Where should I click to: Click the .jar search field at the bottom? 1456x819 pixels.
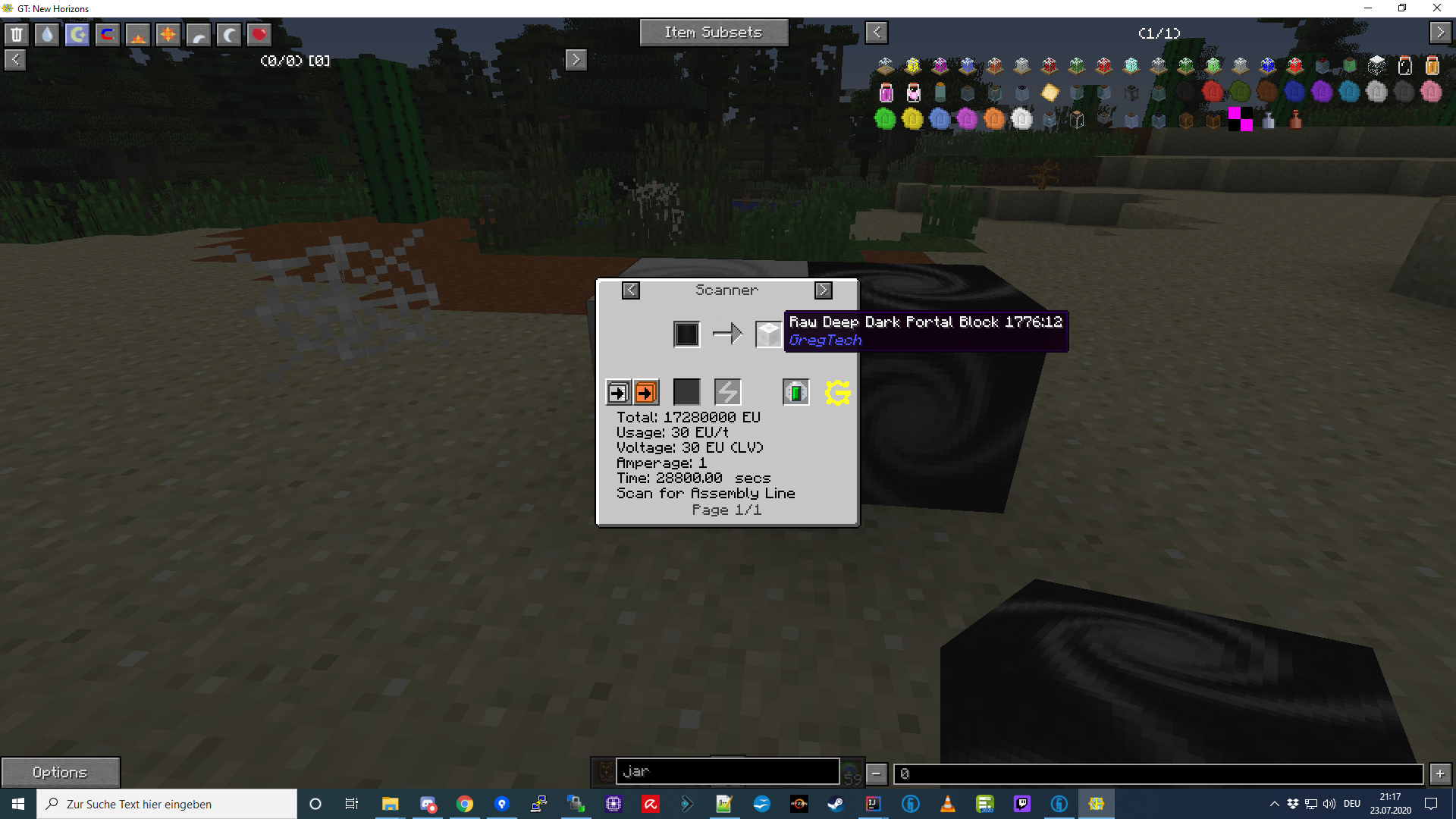pos(726,771)
